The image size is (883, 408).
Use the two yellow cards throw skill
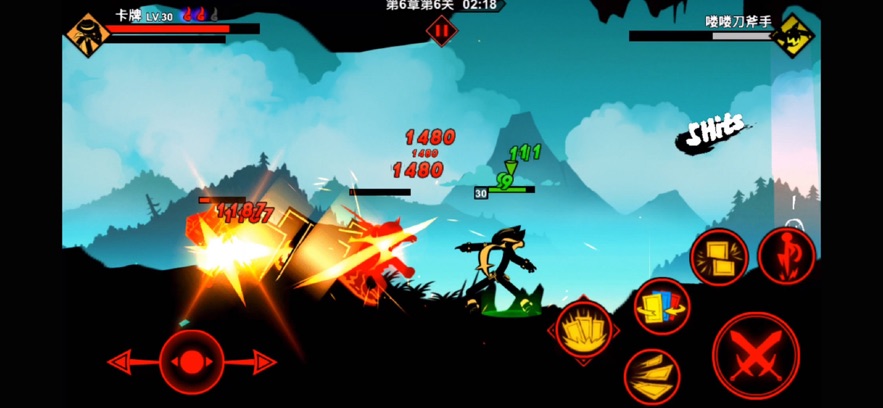719,257
